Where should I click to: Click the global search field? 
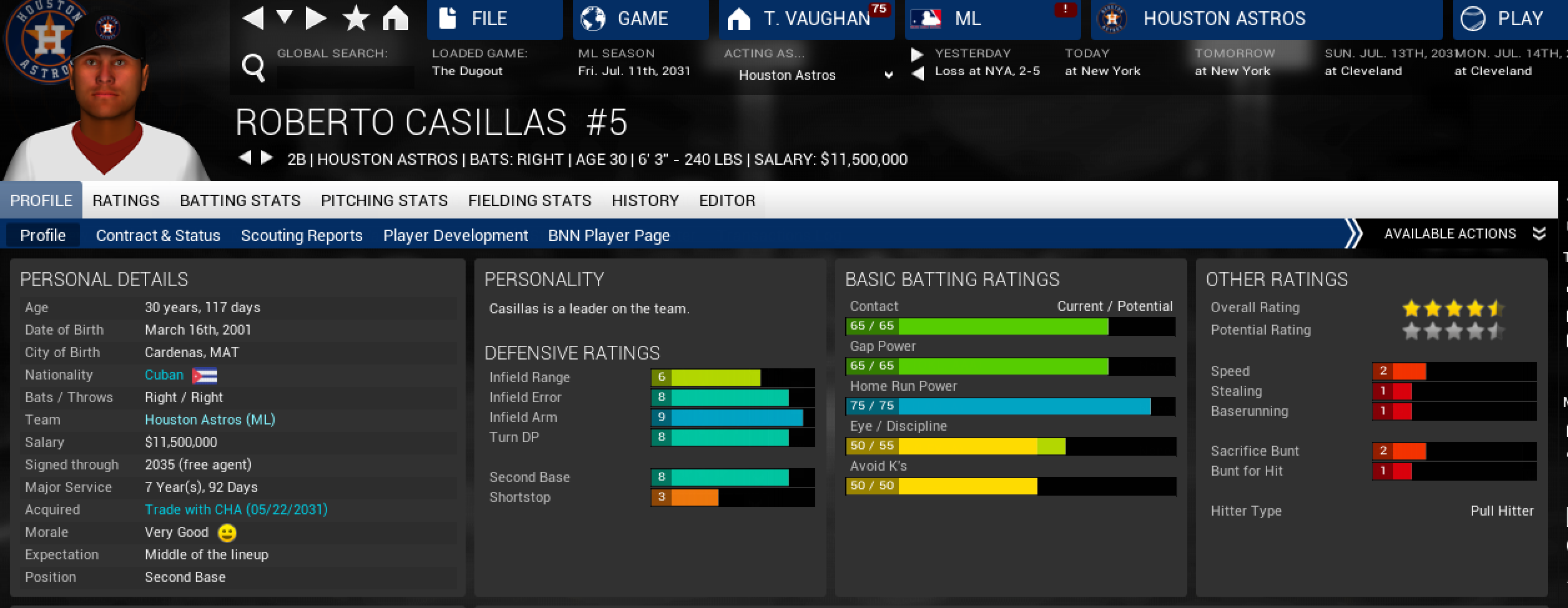click(345, 77)
